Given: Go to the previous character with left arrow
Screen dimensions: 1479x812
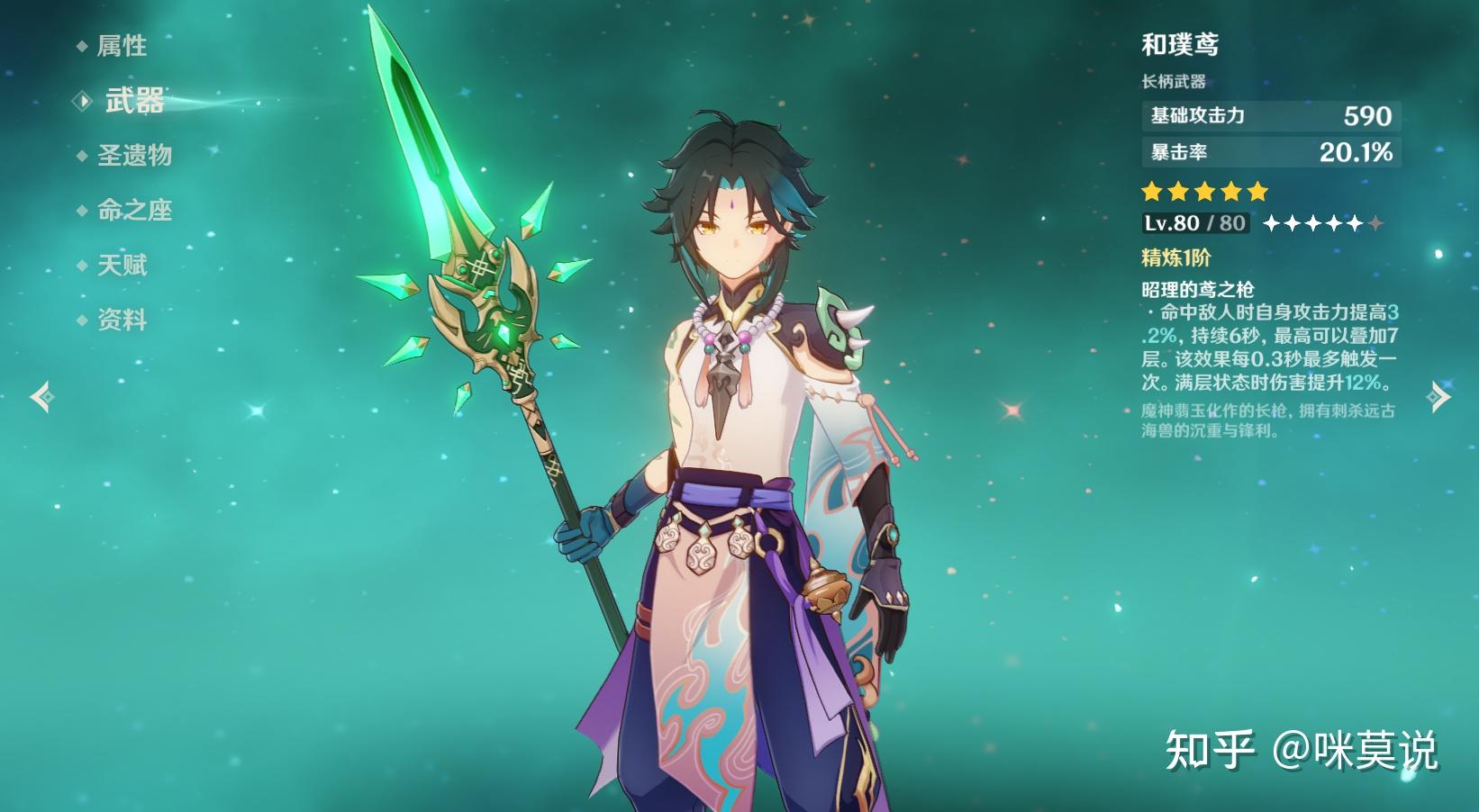Looking at the screenshot, I should click(41, 396).
